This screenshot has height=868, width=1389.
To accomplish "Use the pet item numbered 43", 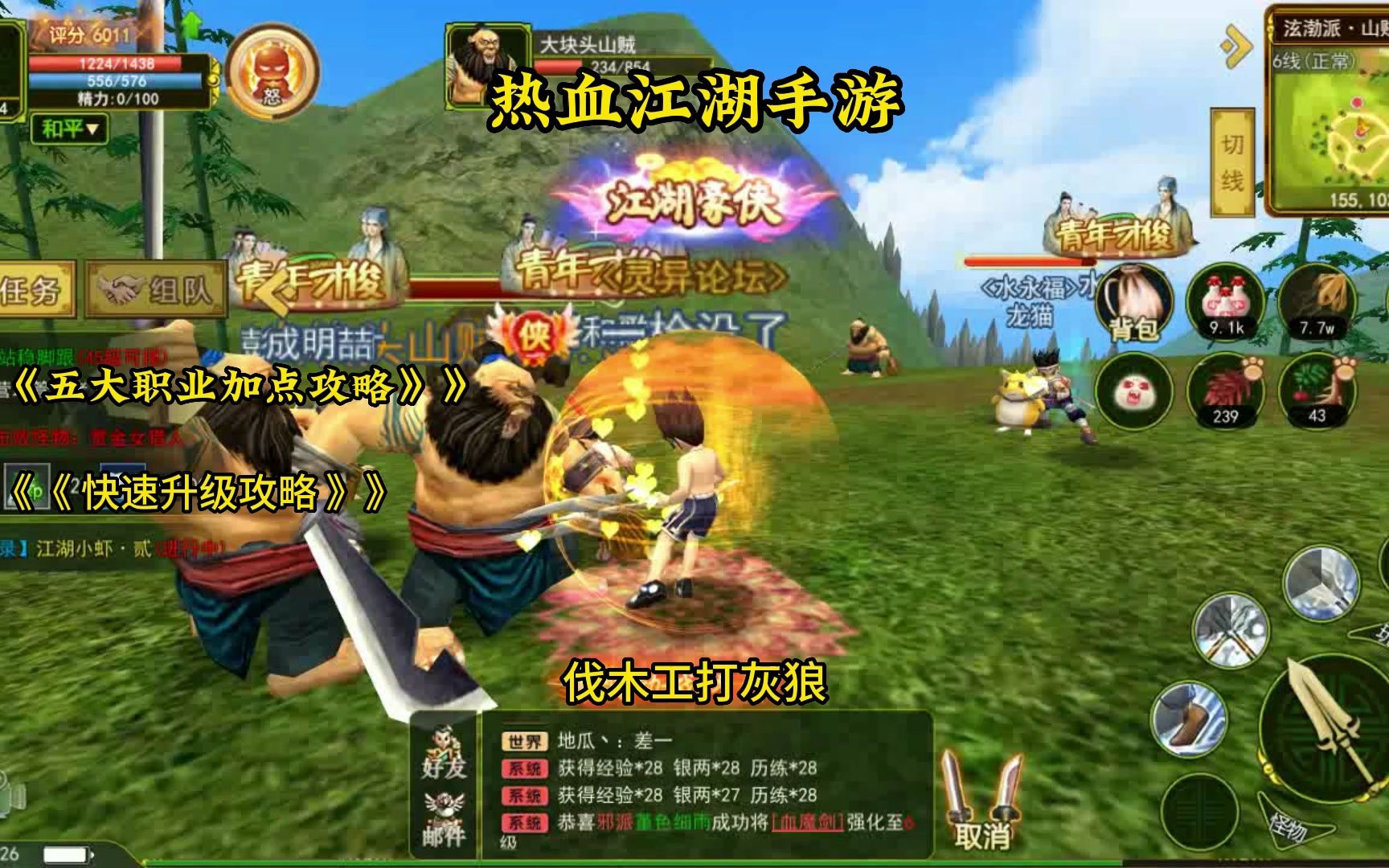I will pyautogui.click(x=1316, y=391).
